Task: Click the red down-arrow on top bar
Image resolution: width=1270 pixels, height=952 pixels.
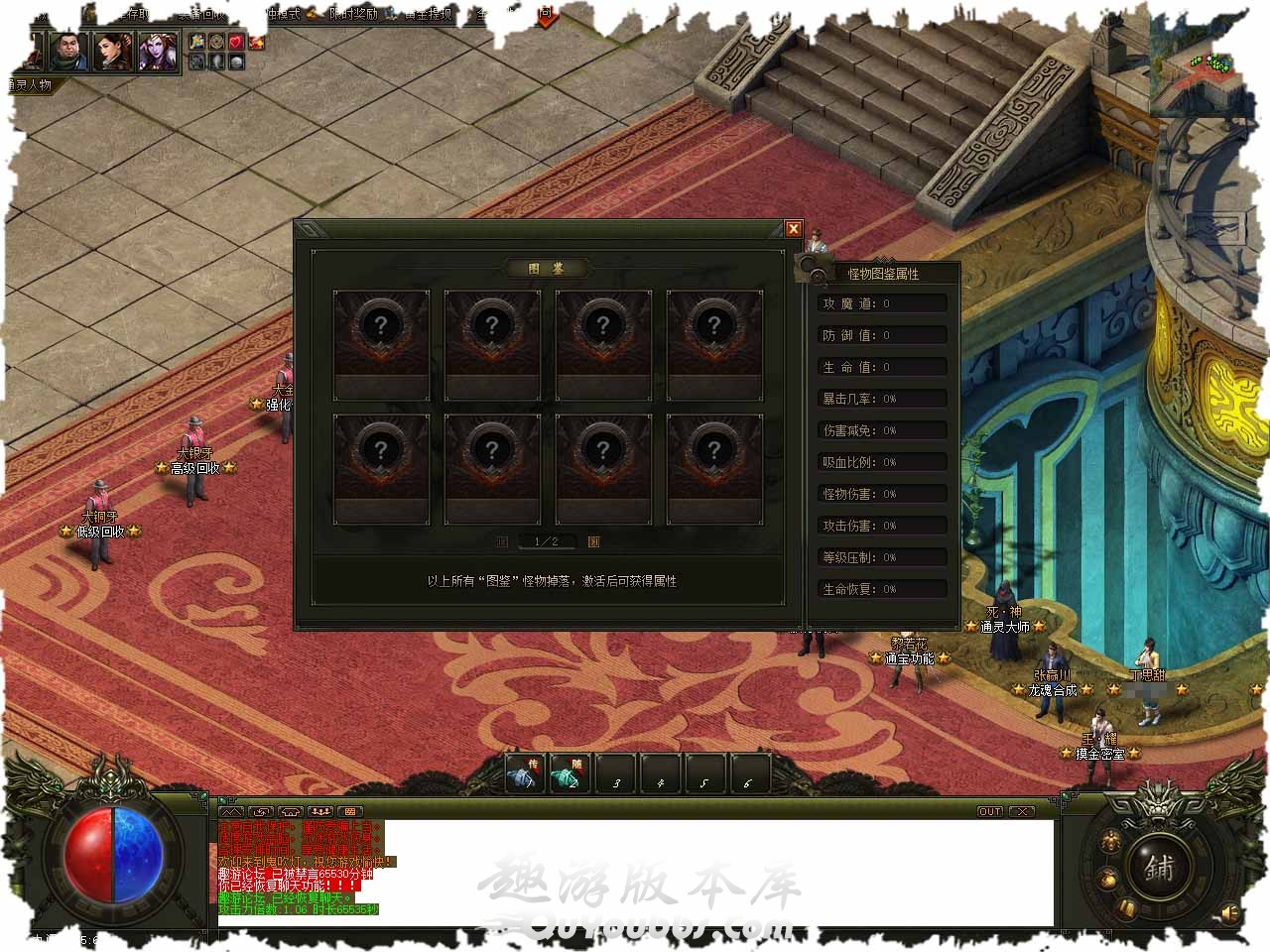Action: (x=547, y=16)
